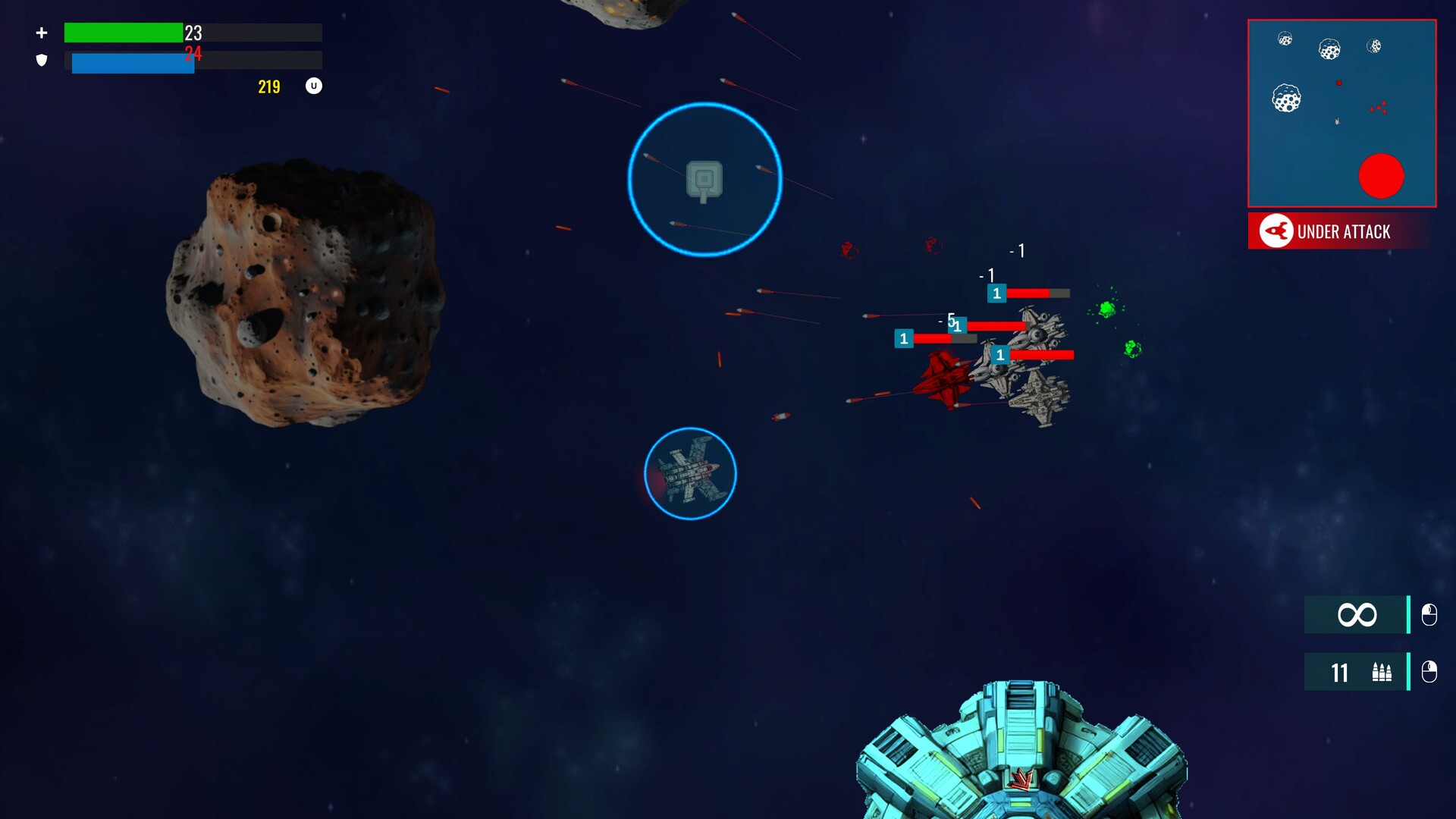Select the infinity ammo weapon icon
Viewport: 1456px width, 819px height.
click(1356, 615)
